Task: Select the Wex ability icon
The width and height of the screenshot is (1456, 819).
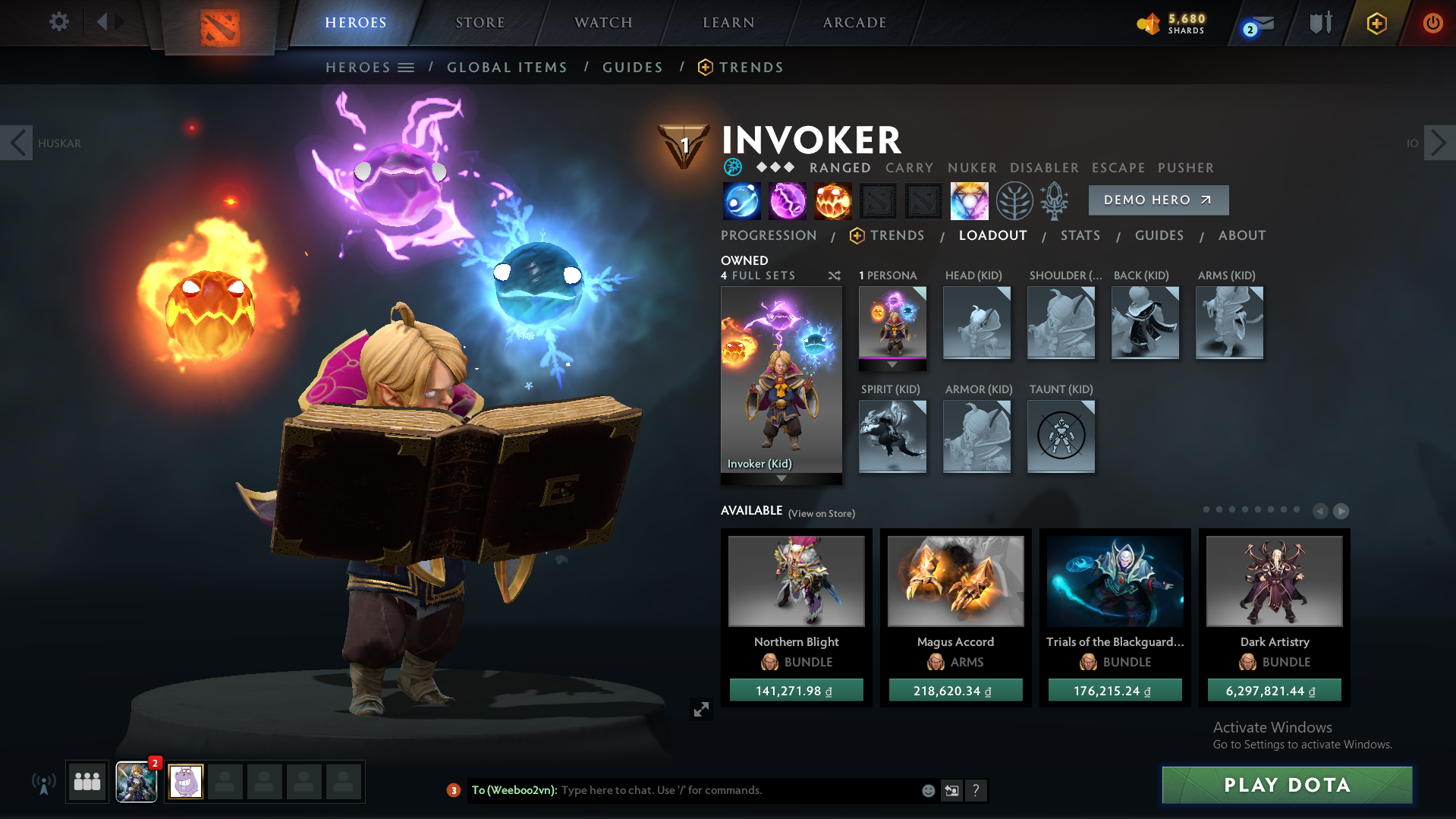Action: [788, 200]
